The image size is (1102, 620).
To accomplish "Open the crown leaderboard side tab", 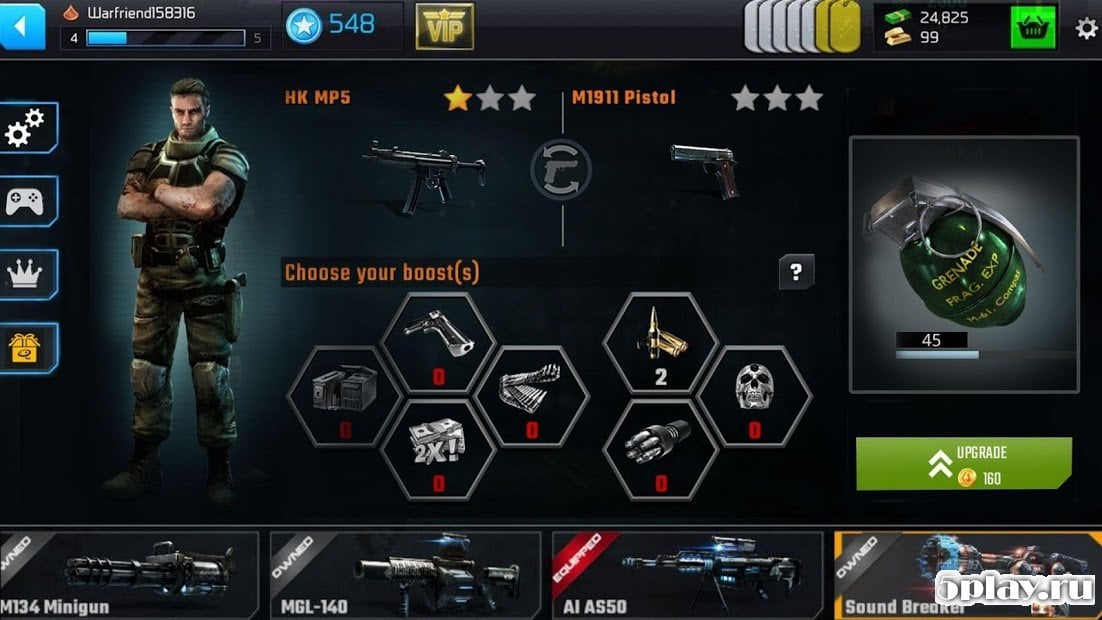I will pyautogui.click(x=29, y=274).
